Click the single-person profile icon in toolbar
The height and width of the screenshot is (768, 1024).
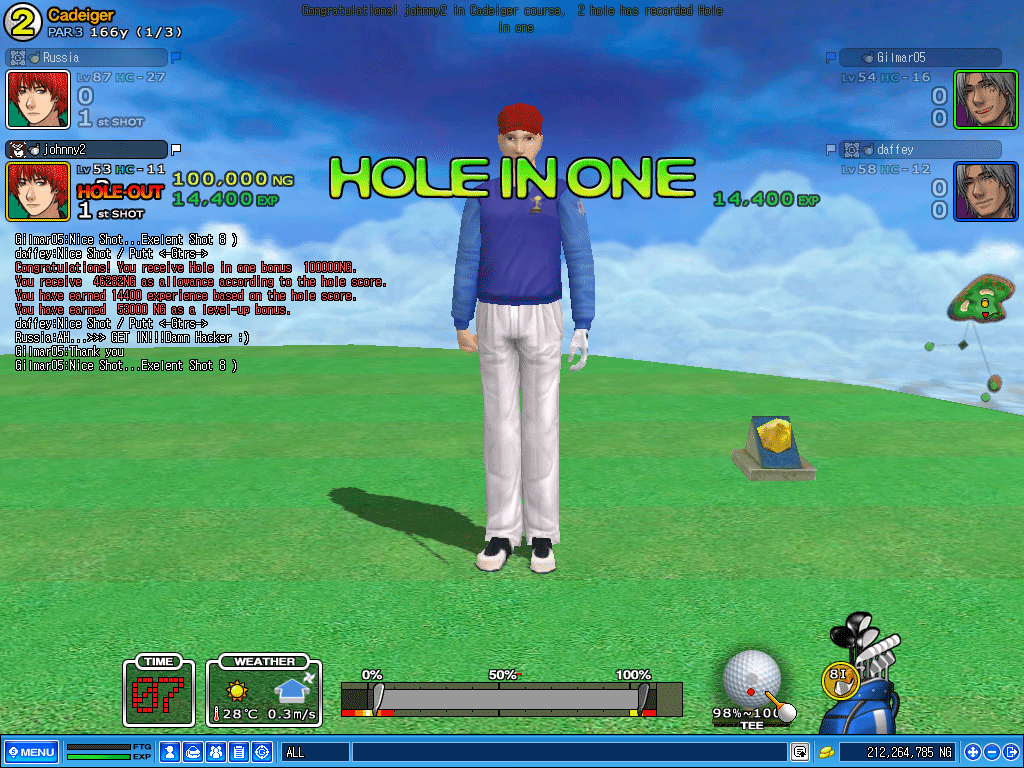click(170, 752)
